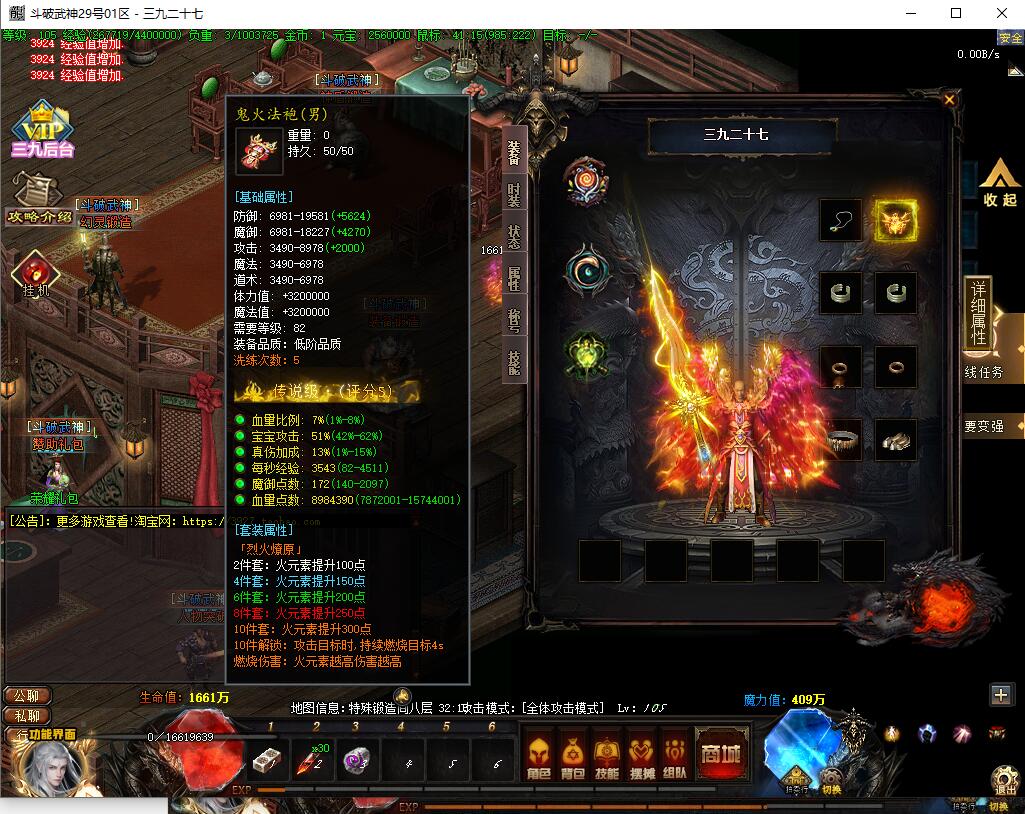Show the 属性 attributes tab
1025x814 pixels.
pyautogui.click(x=514, y=279)
